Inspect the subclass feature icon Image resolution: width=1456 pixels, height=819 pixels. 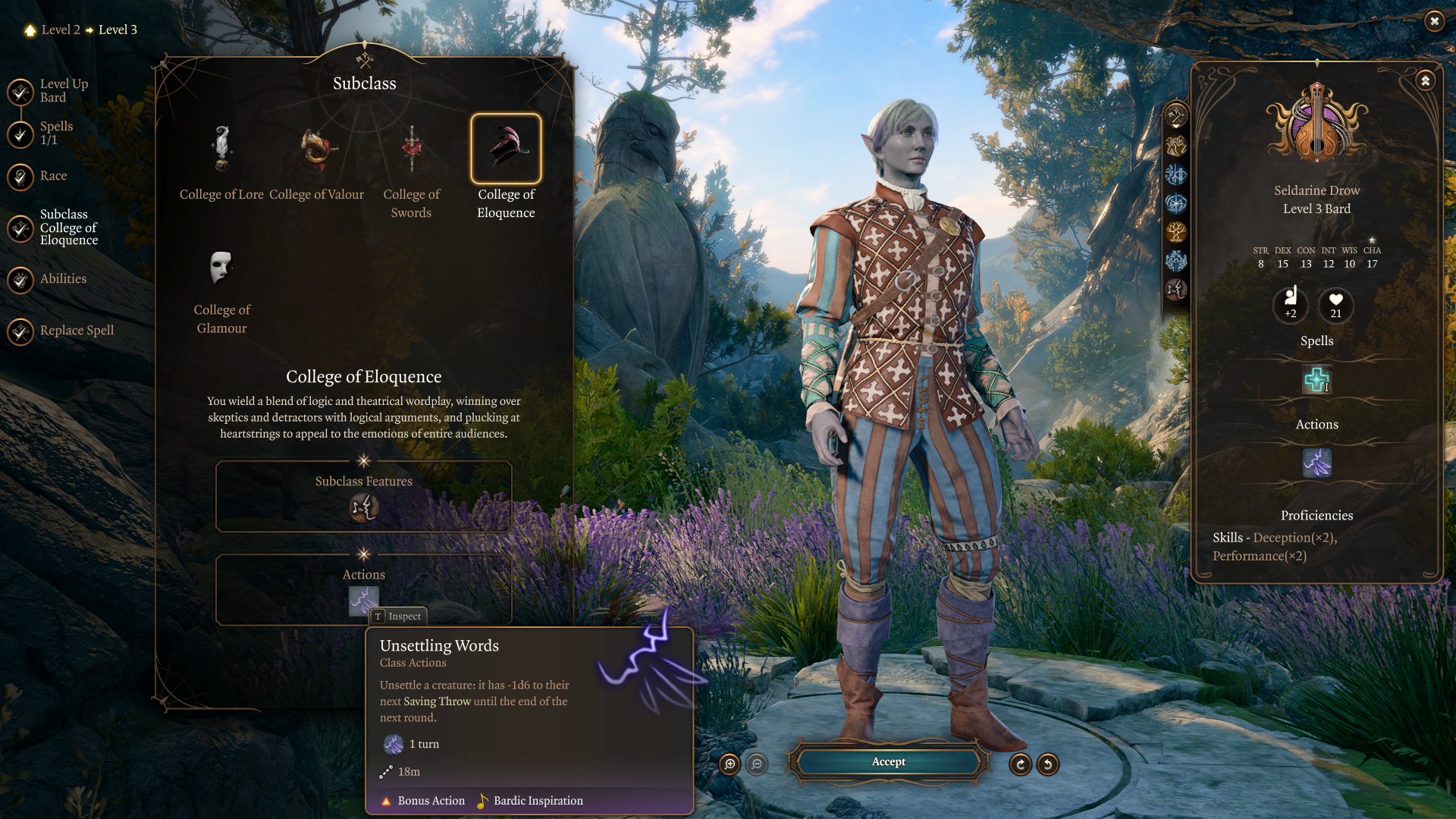pos(364,507)
